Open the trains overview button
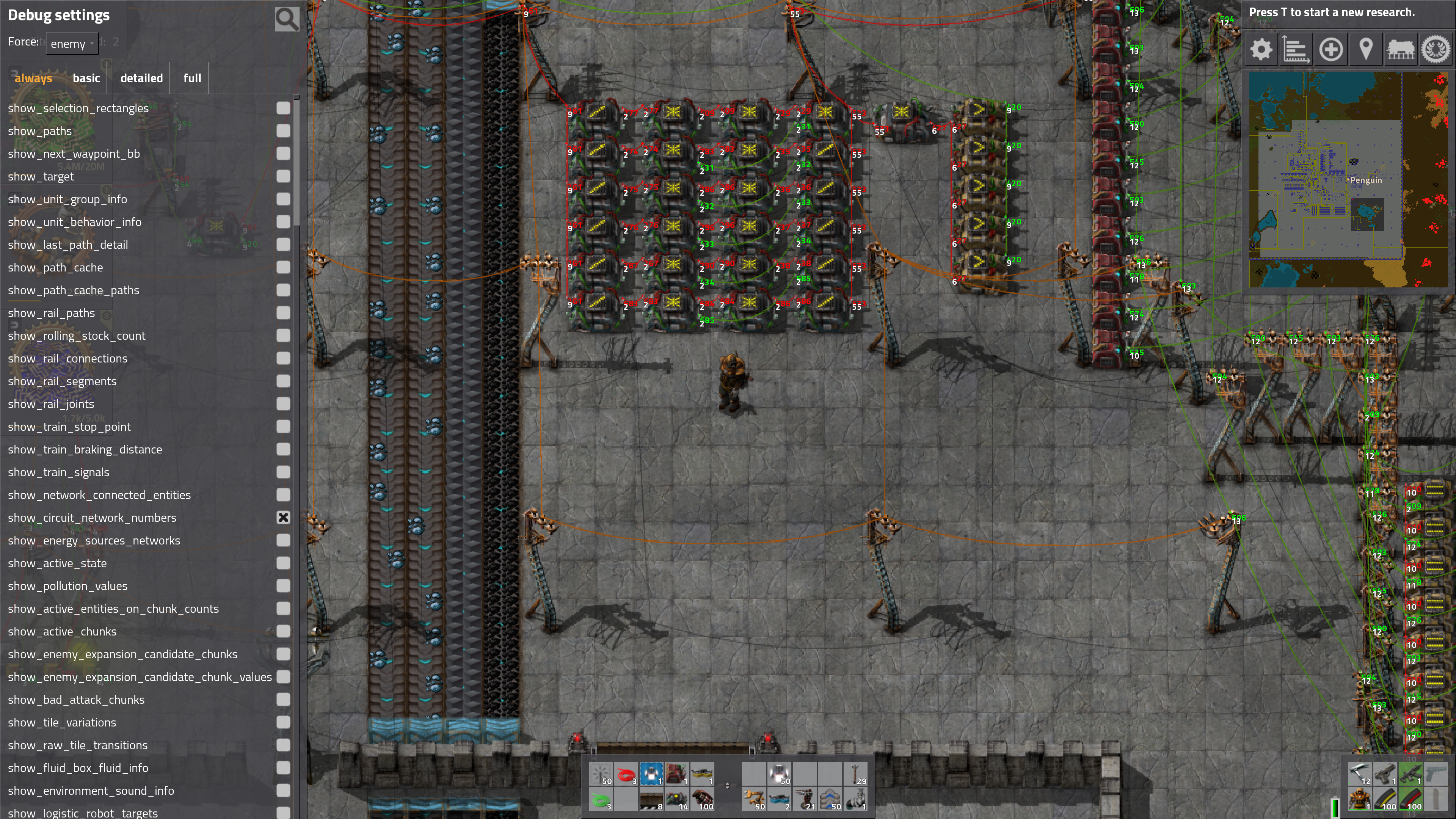Viewport: 1456px width, 819px height. [x=1401, y=50]
